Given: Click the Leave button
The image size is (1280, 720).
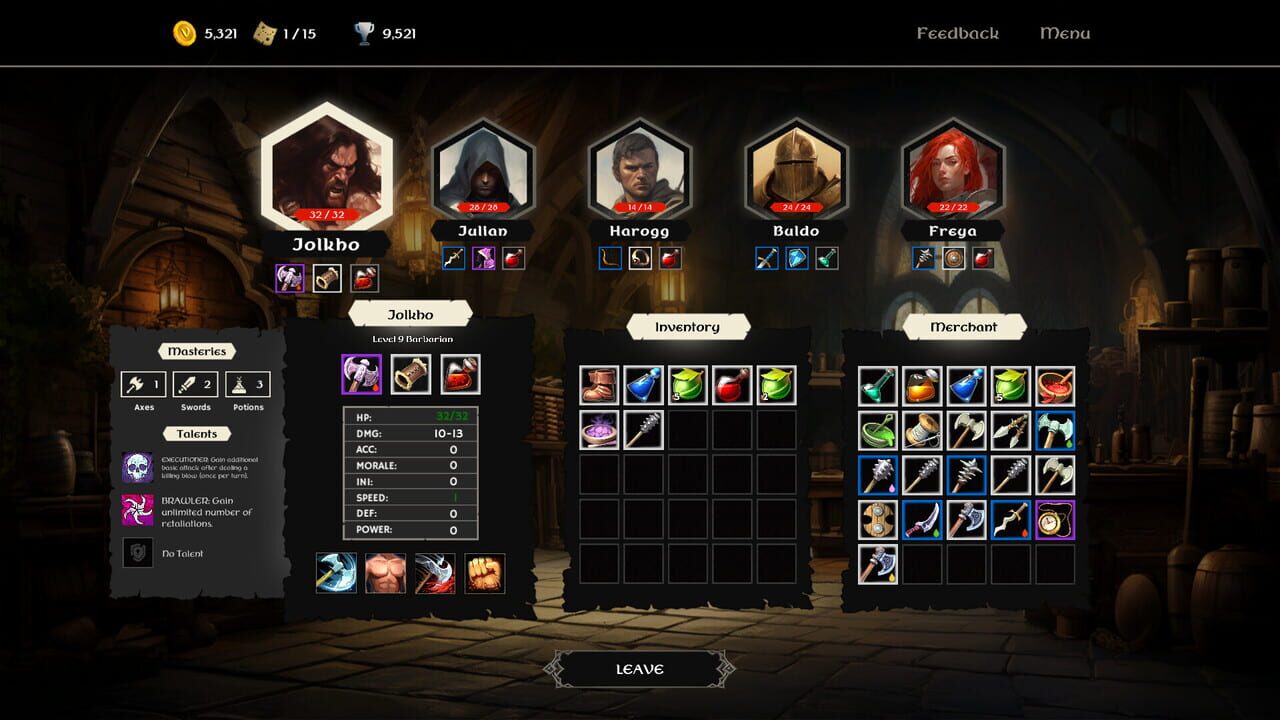Looking at the screenshot, I should (x=640, y=668).
